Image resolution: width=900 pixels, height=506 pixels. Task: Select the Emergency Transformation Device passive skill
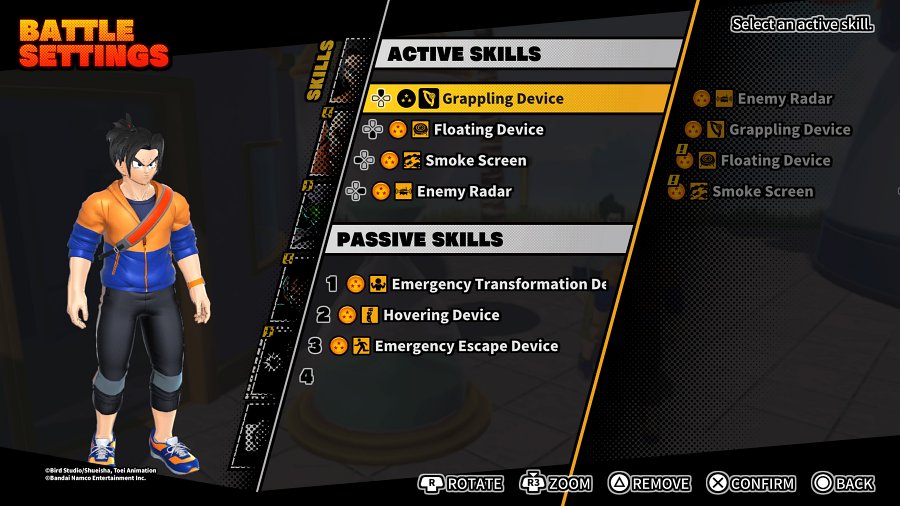(x=497, y=284)
